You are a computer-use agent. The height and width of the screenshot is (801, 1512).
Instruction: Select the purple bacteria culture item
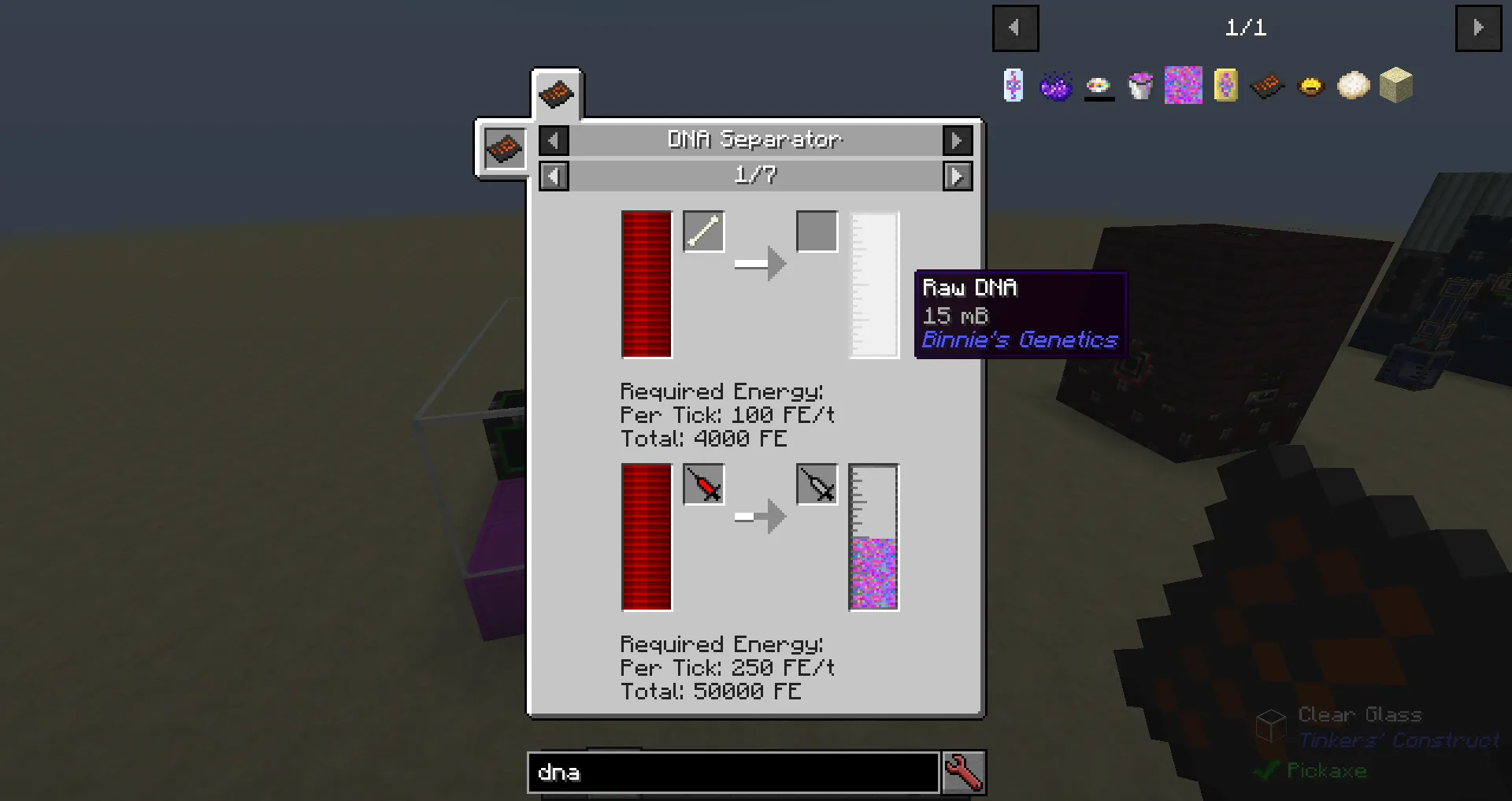pyautogui.click(x=1056, y=87)
